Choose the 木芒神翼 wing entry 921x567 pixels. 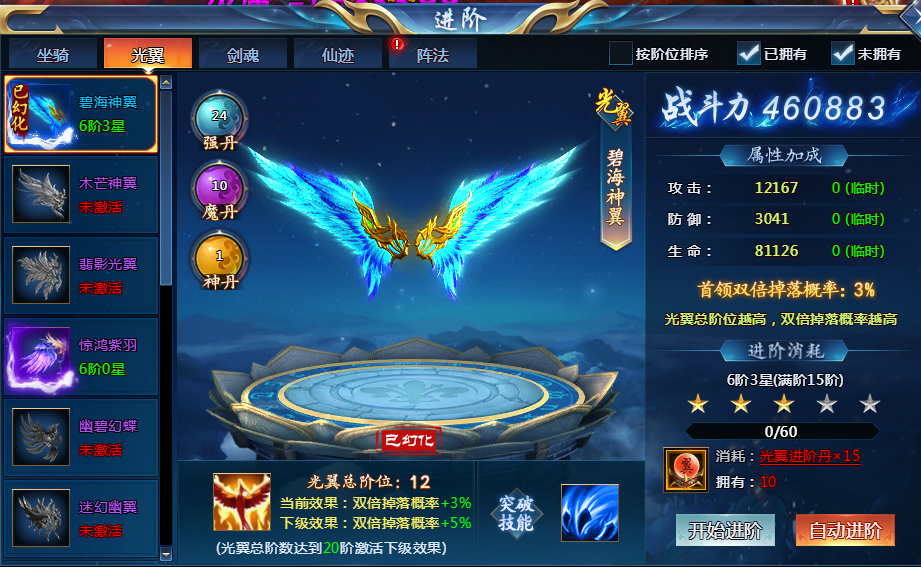click(81, 194)
